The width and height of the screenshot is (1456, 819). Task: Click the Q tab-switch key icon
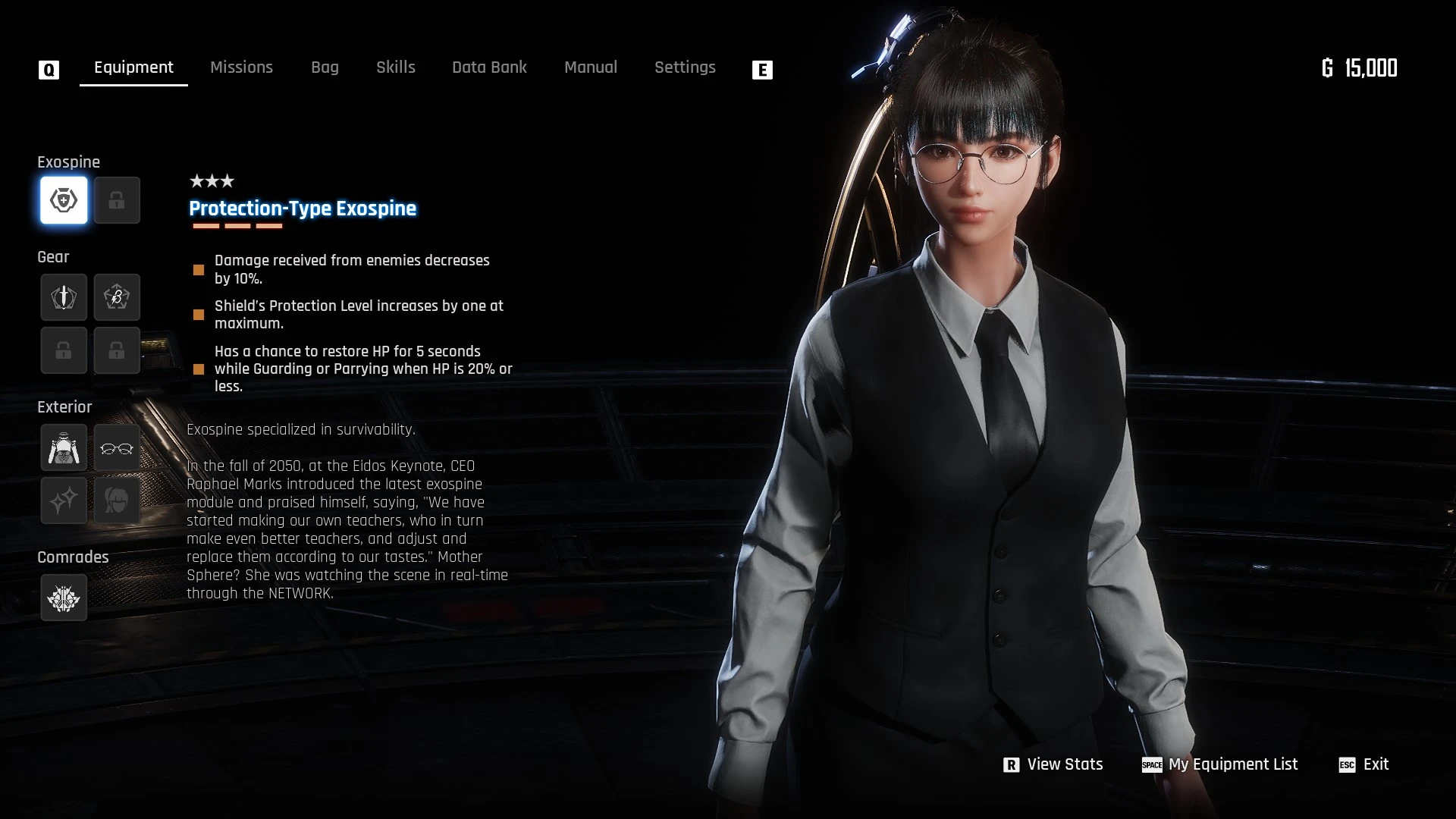pos(49,68)
